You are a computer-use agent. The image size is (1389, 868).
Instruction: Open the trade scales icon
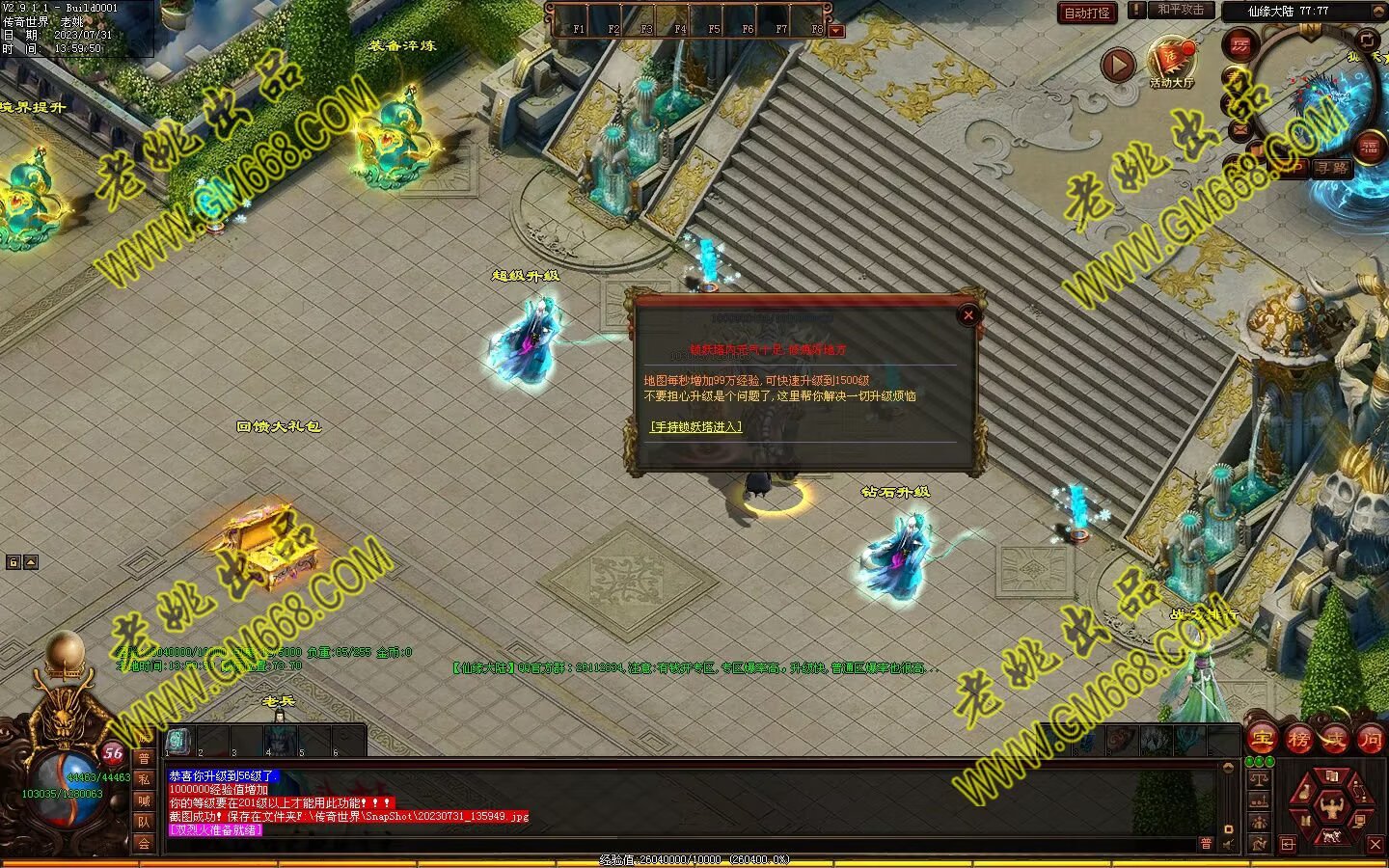[x=1259, y=778]
